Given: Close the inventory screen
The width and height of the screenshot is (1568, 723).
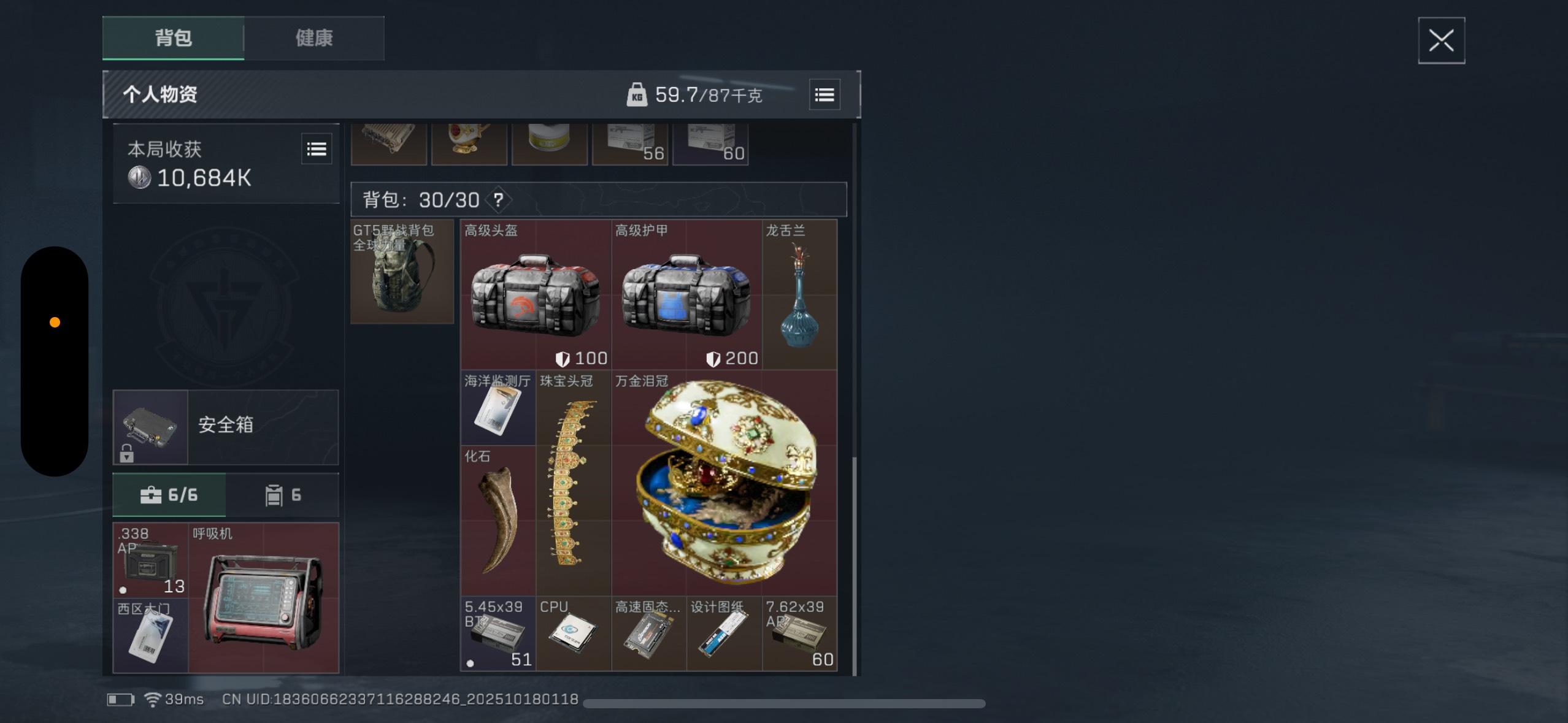Looking at the screenshot, I should coord(1440,41).
